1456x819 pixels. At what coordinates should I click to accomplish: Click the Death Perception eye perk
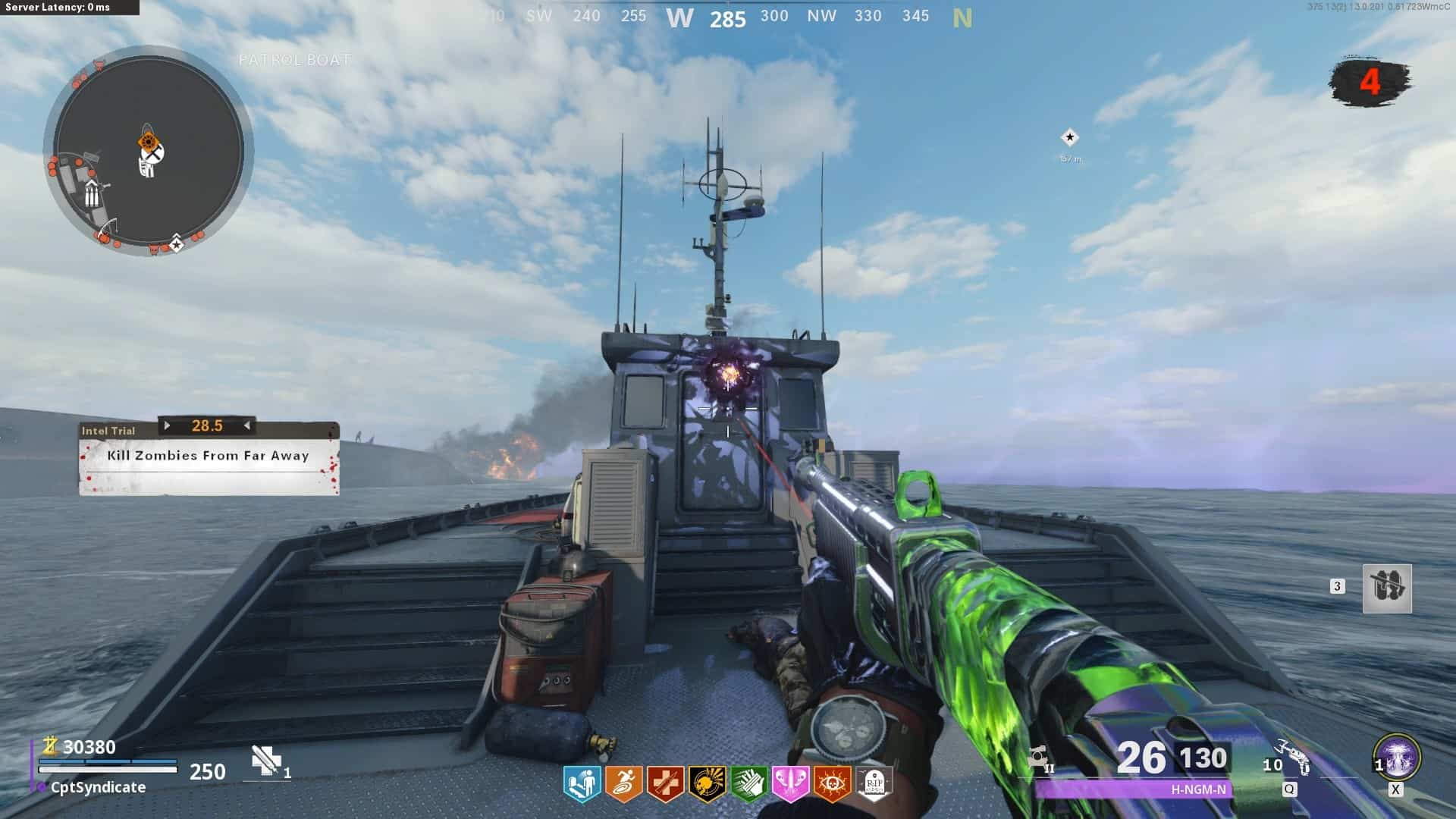tap(832, 784)
